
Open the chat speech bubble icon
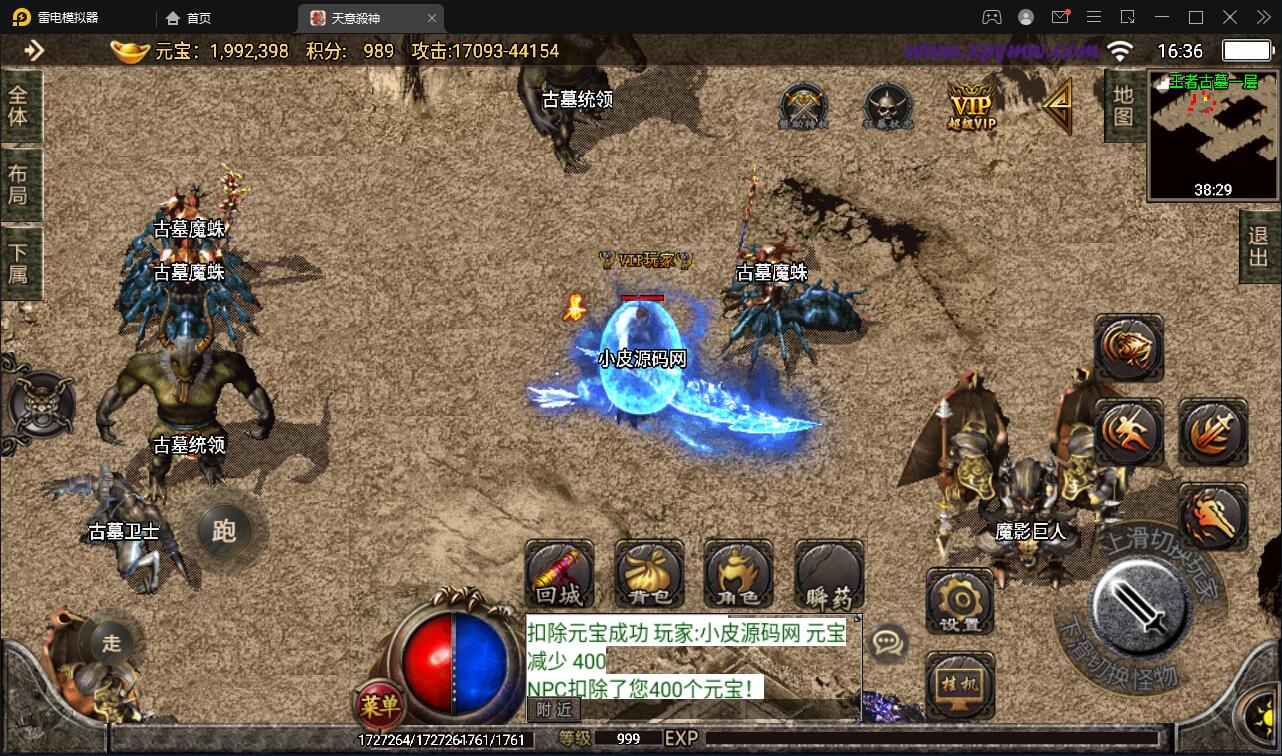click(x=888, y=643)
